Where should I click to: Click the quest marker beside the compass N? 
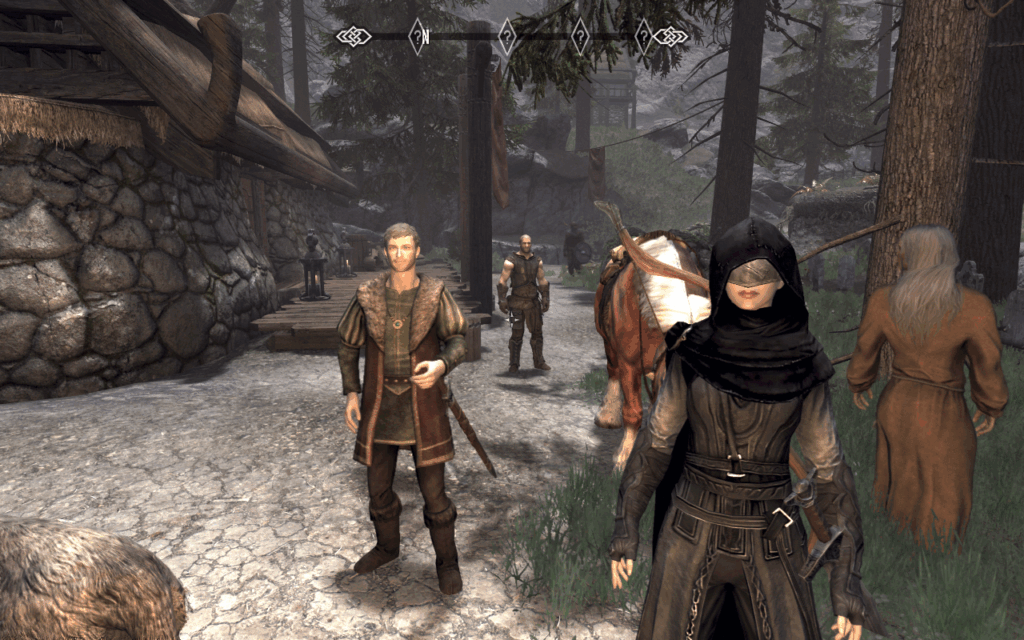coord(416,37)
